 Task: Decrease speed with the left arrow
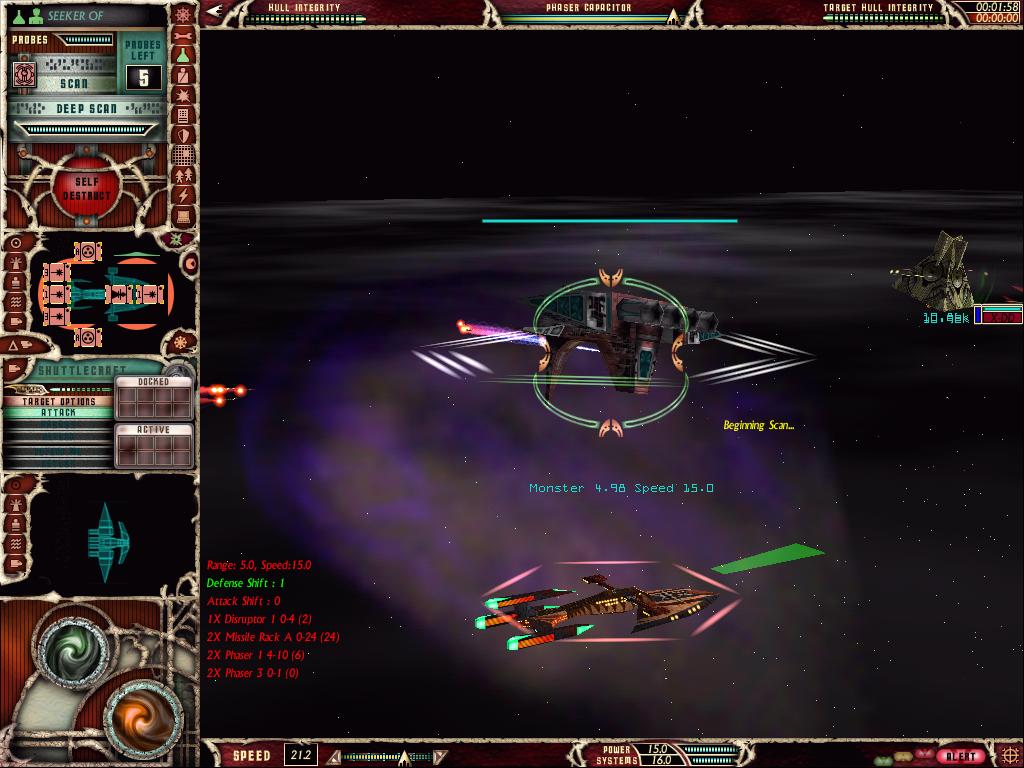pyautogui.click(x=334, y=757)
